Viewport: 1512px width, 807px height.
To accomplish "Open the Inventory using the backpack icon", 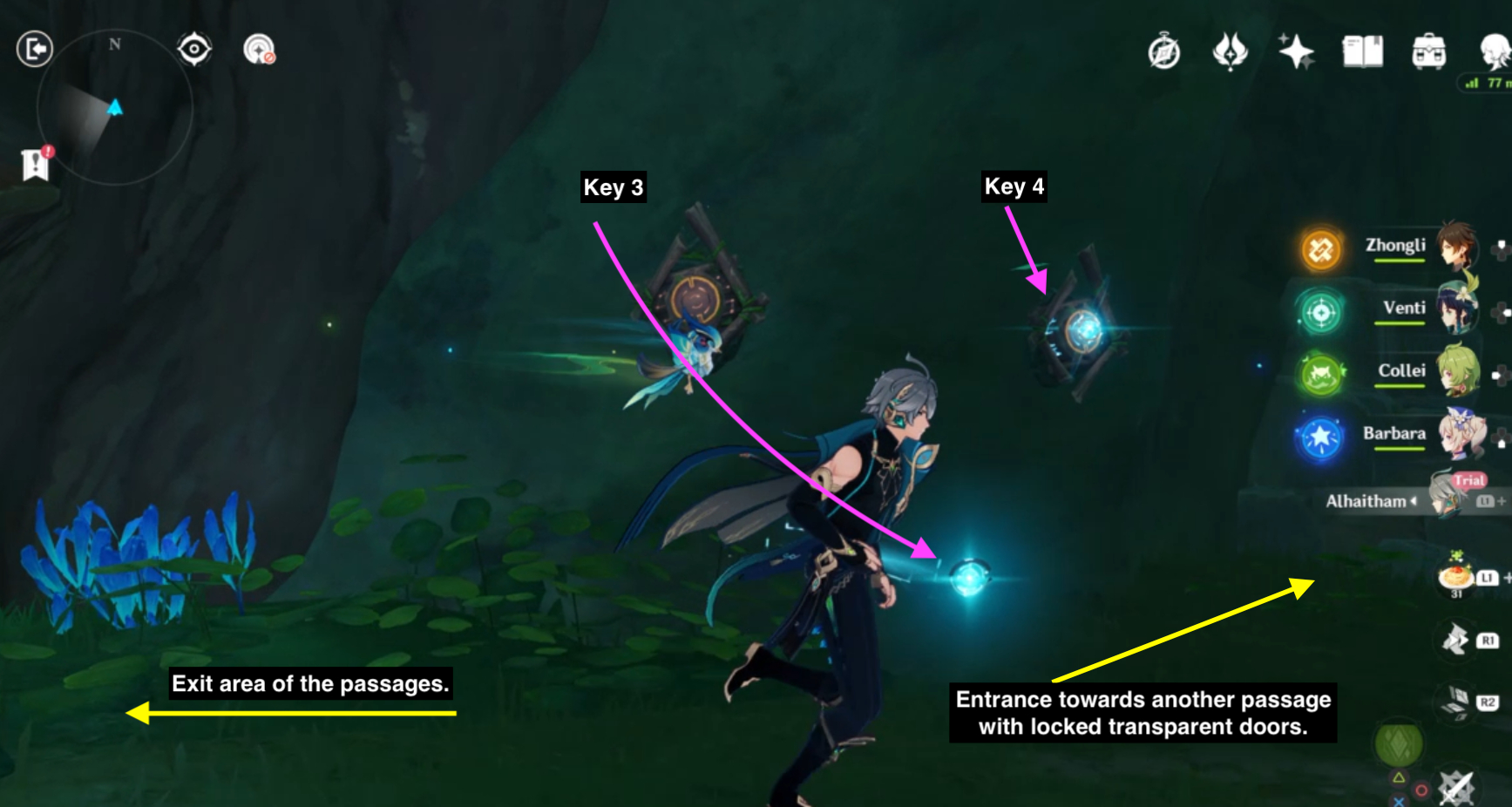I will point(1429,52).
